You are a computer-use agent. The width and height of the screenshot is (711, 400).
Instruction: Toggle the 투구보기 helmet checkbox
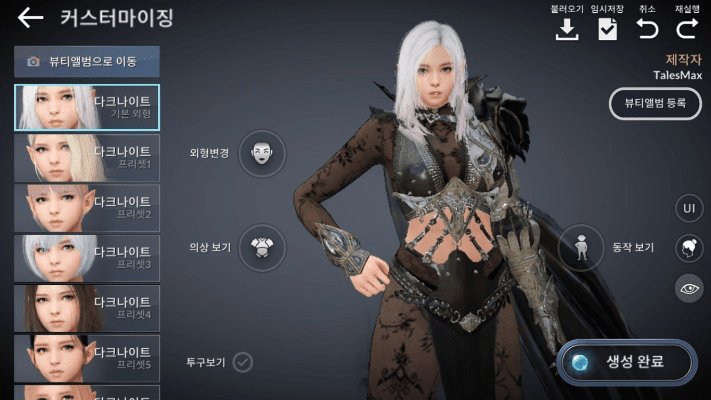242,361
